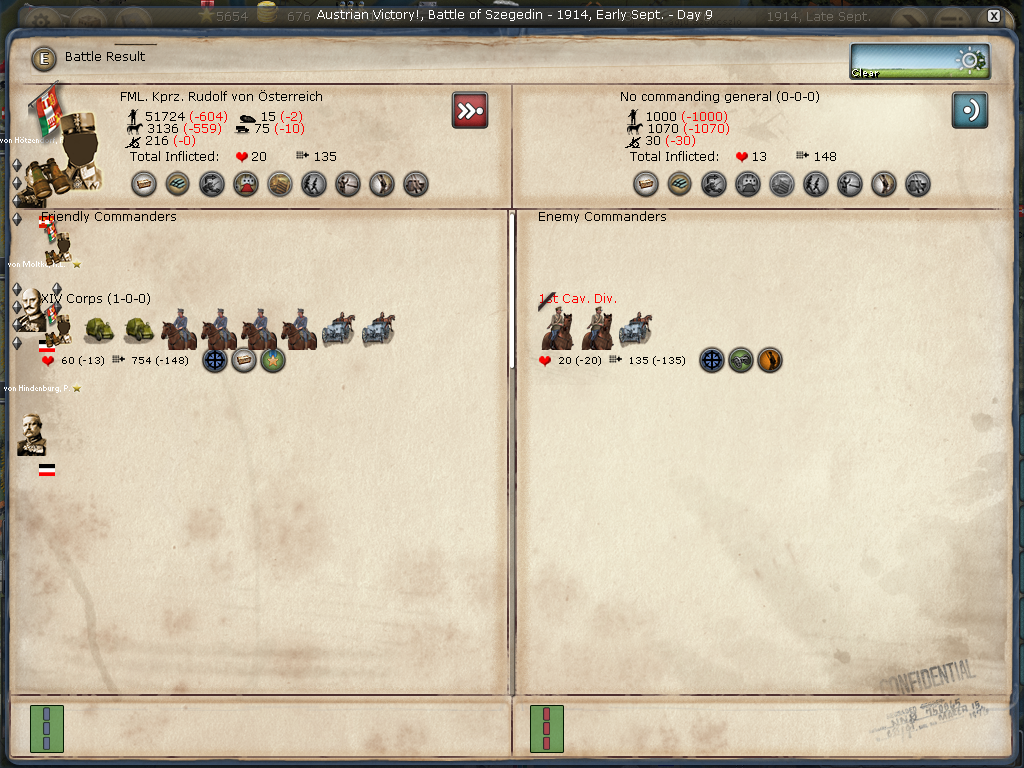Click the green cannon icon for 1st Cav. Div.
This screenshot has height=768, width=1024.
(x=740, y=361)
